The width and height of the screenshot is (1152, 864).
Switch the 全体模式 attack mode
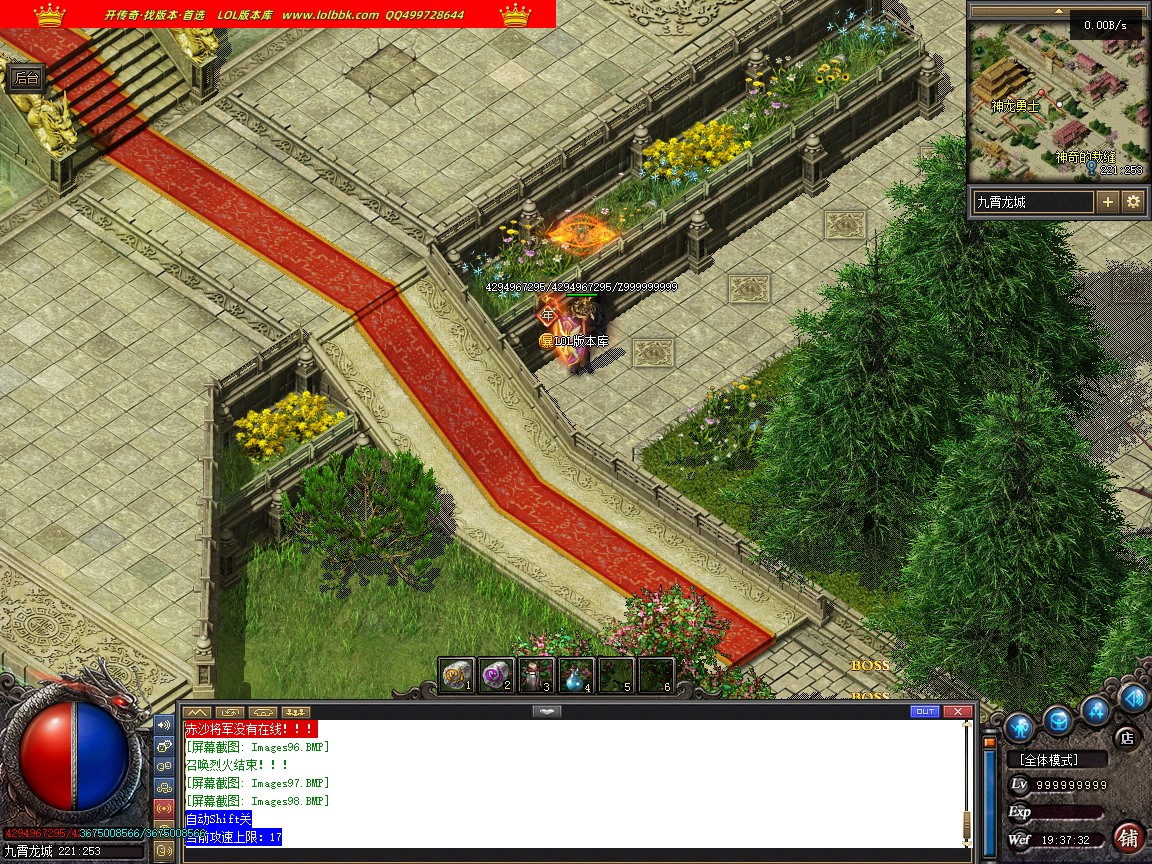[1057, 760]
